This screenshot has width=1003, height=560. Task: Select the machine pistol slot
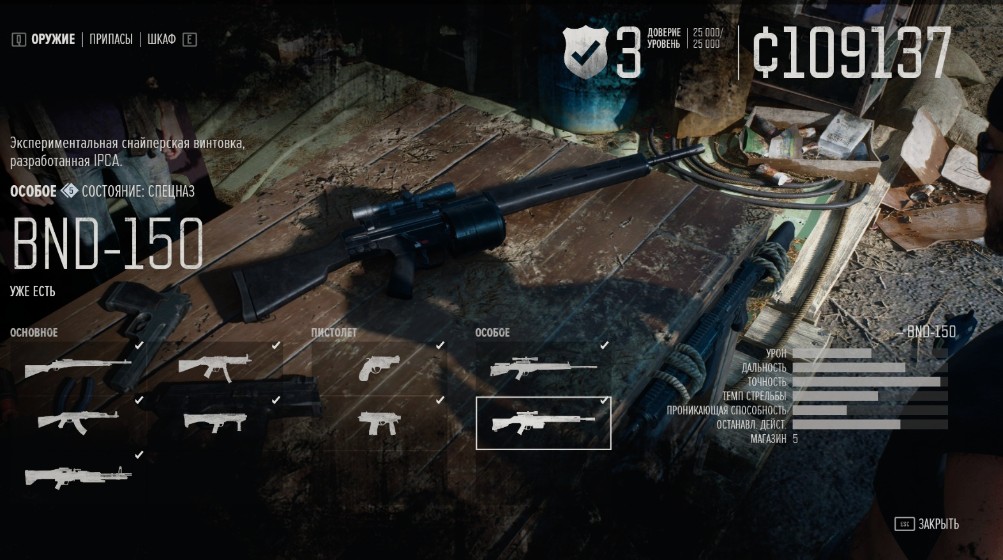[378, 421]
